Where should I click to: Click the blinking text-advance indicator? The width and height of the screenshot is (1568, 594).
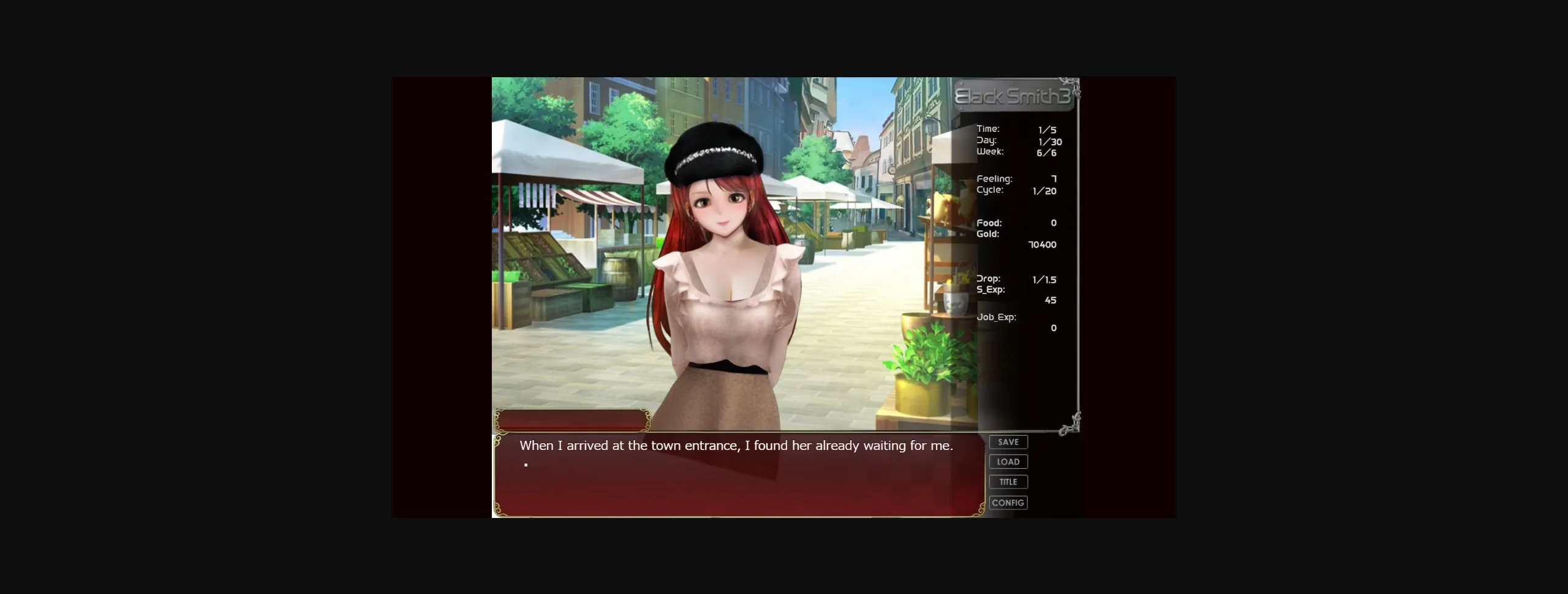[x=526, y=464]
